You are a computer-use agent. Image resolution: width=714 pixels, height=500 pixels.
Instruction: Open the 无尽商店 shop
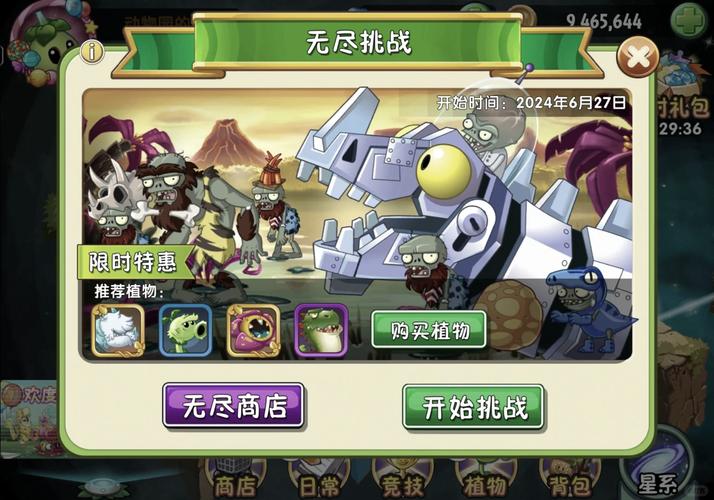click(233, 406)
